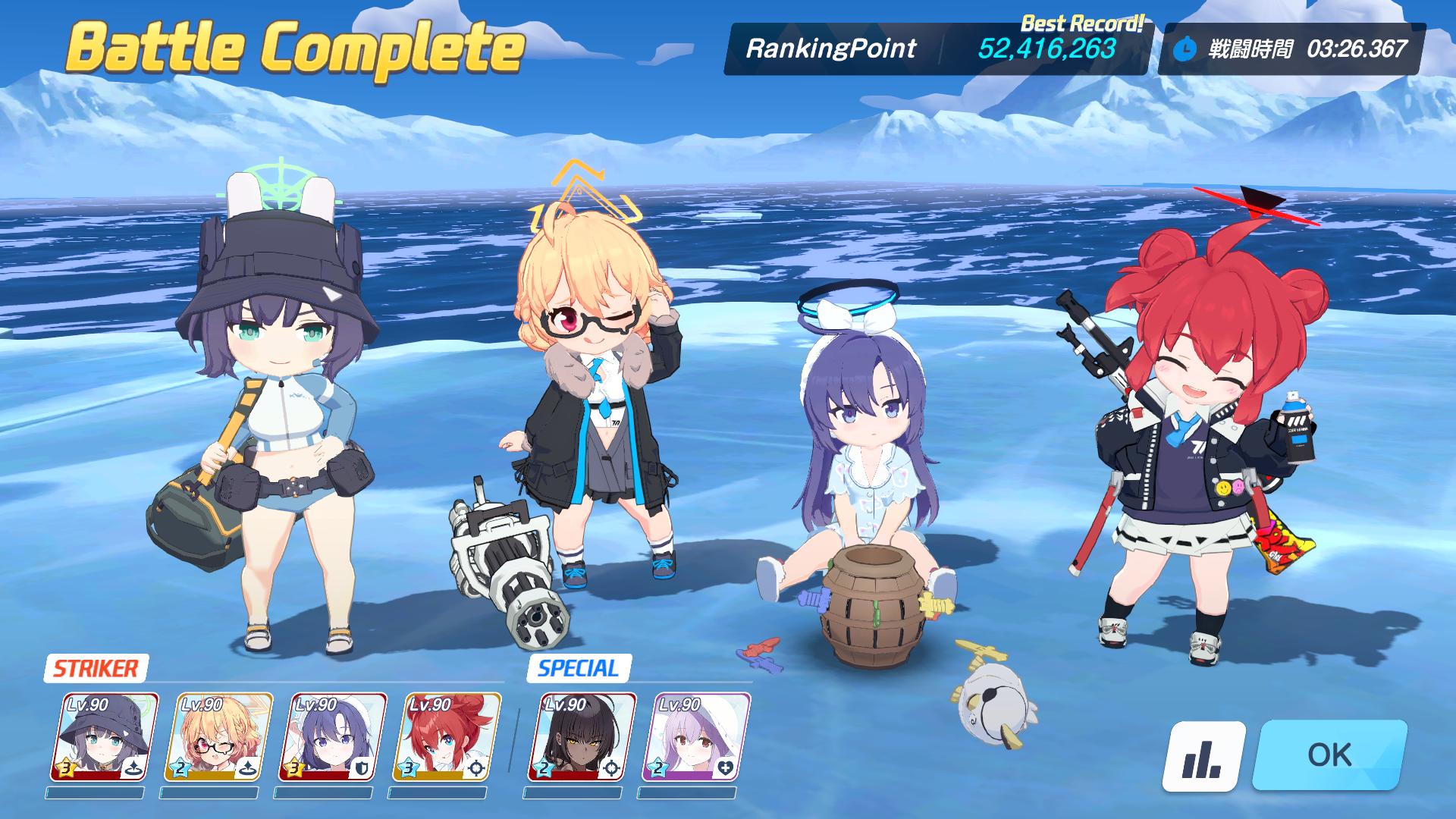Pick the red-haired striker portrait
1456x819 pixels.
pos(446,737)
